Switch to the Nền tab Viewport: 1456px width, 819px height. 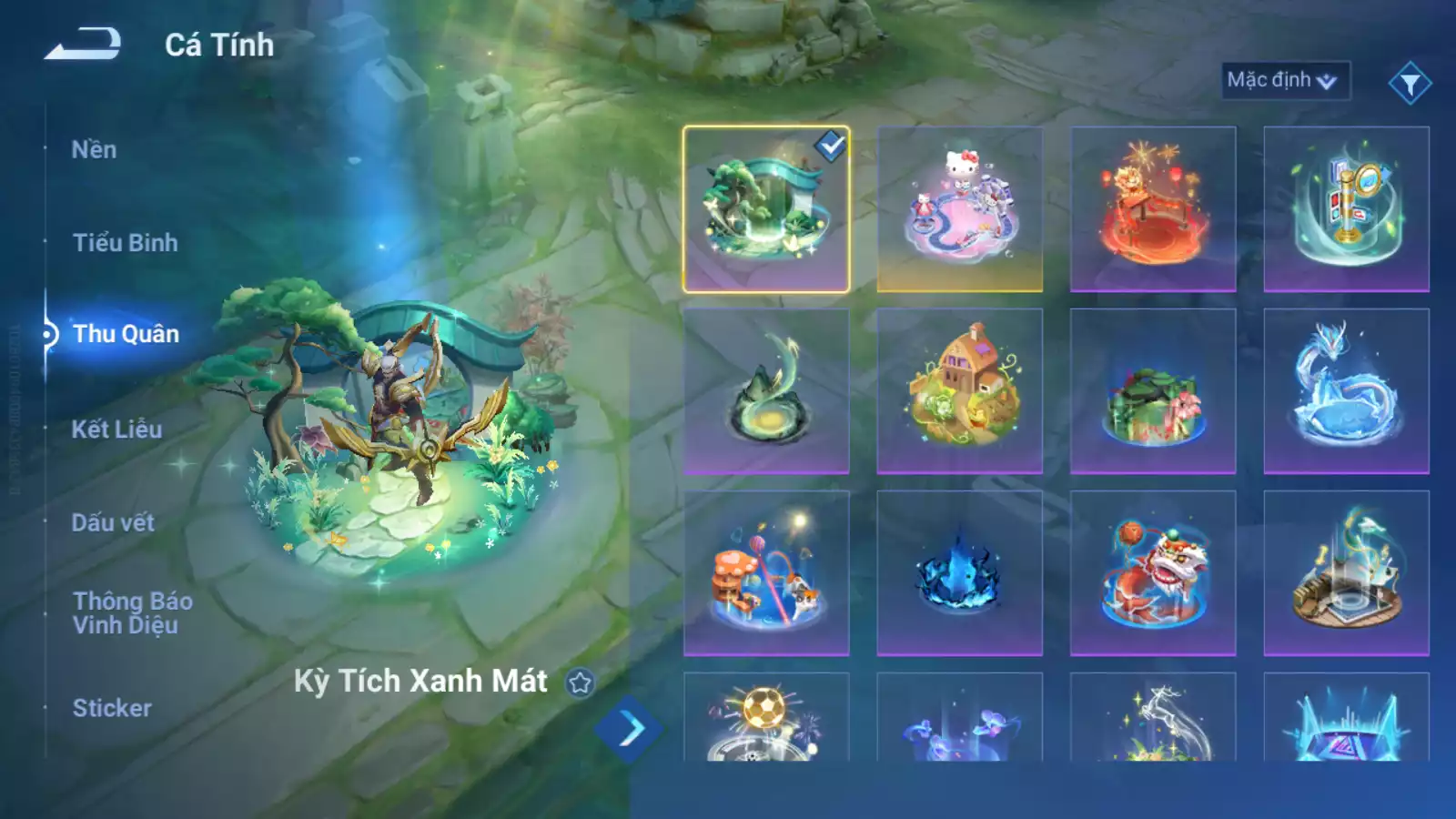point(94,150)
